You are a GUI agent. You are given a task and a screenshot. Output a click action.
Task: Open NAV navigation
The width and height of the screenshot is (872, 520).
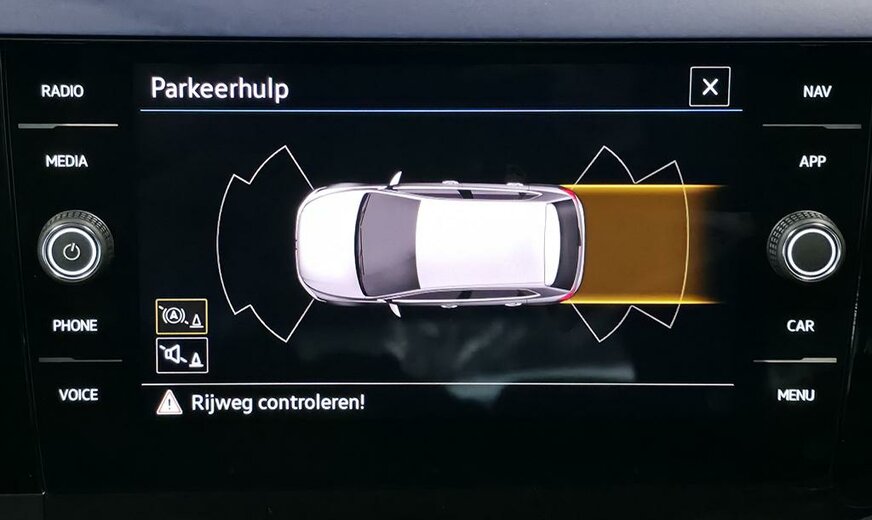point(817,91)
